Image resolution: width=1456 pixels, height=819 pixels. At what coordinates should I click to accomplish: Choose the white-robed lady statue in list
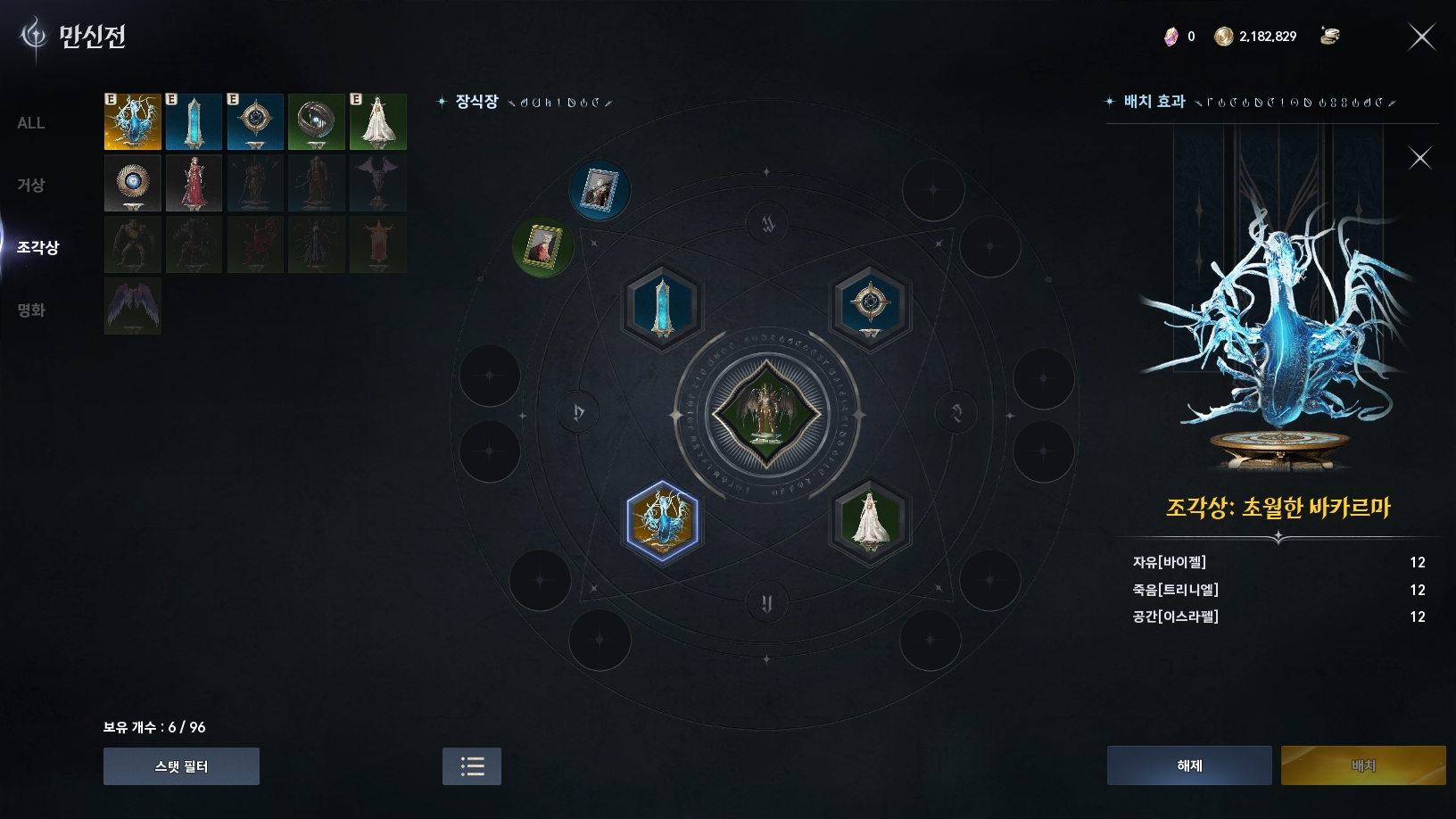[x=378, y=121]
